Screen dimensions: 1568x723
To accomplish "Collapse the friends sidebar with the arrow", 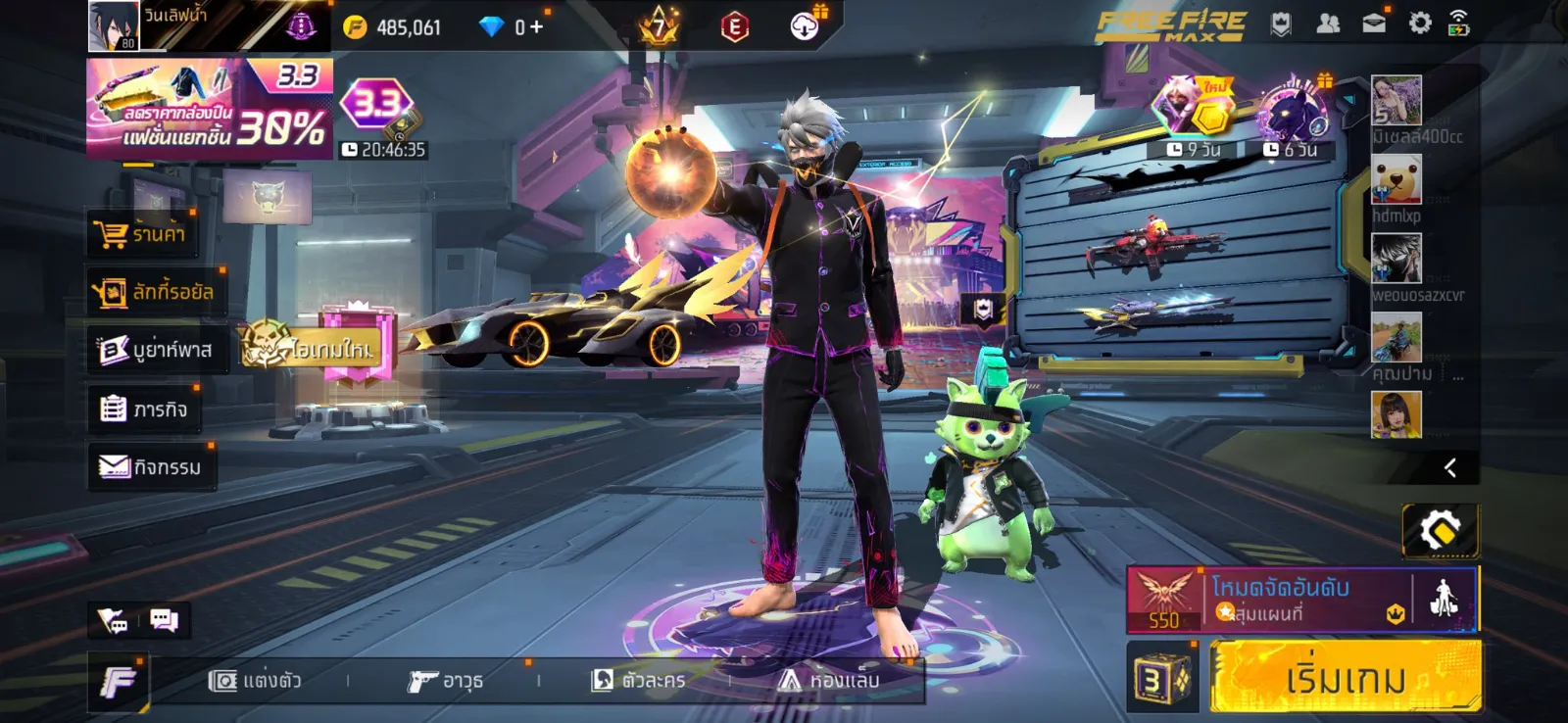I will (x=1449, y=468).
